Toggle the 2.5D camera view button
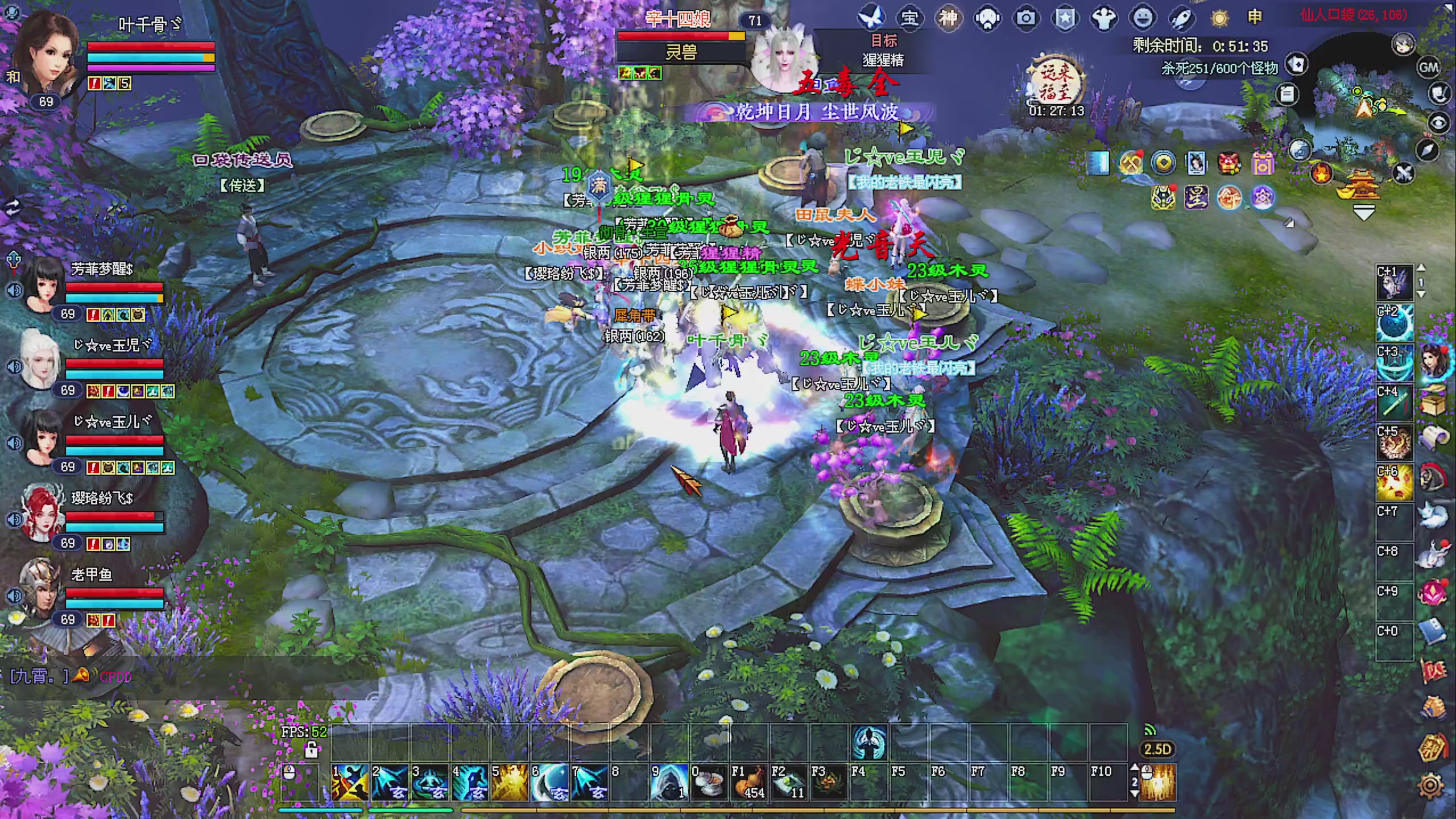Screen dimensions: 1456x819 (1157, 749)
